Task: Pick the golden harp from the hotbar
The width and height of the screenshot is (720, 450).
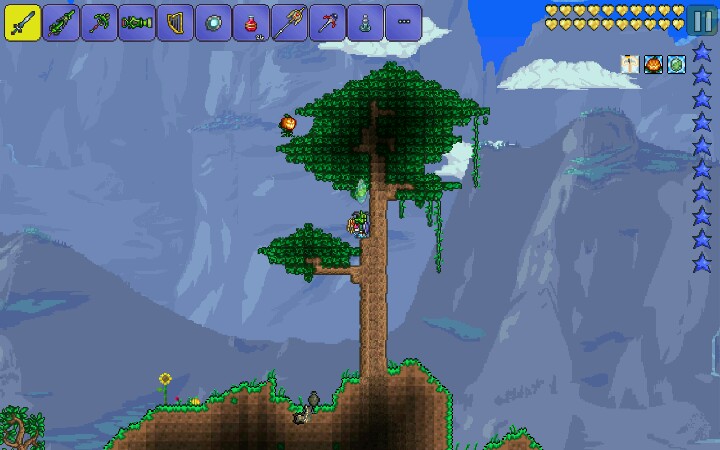Action: pyautogui.click(x=175, y=21)
